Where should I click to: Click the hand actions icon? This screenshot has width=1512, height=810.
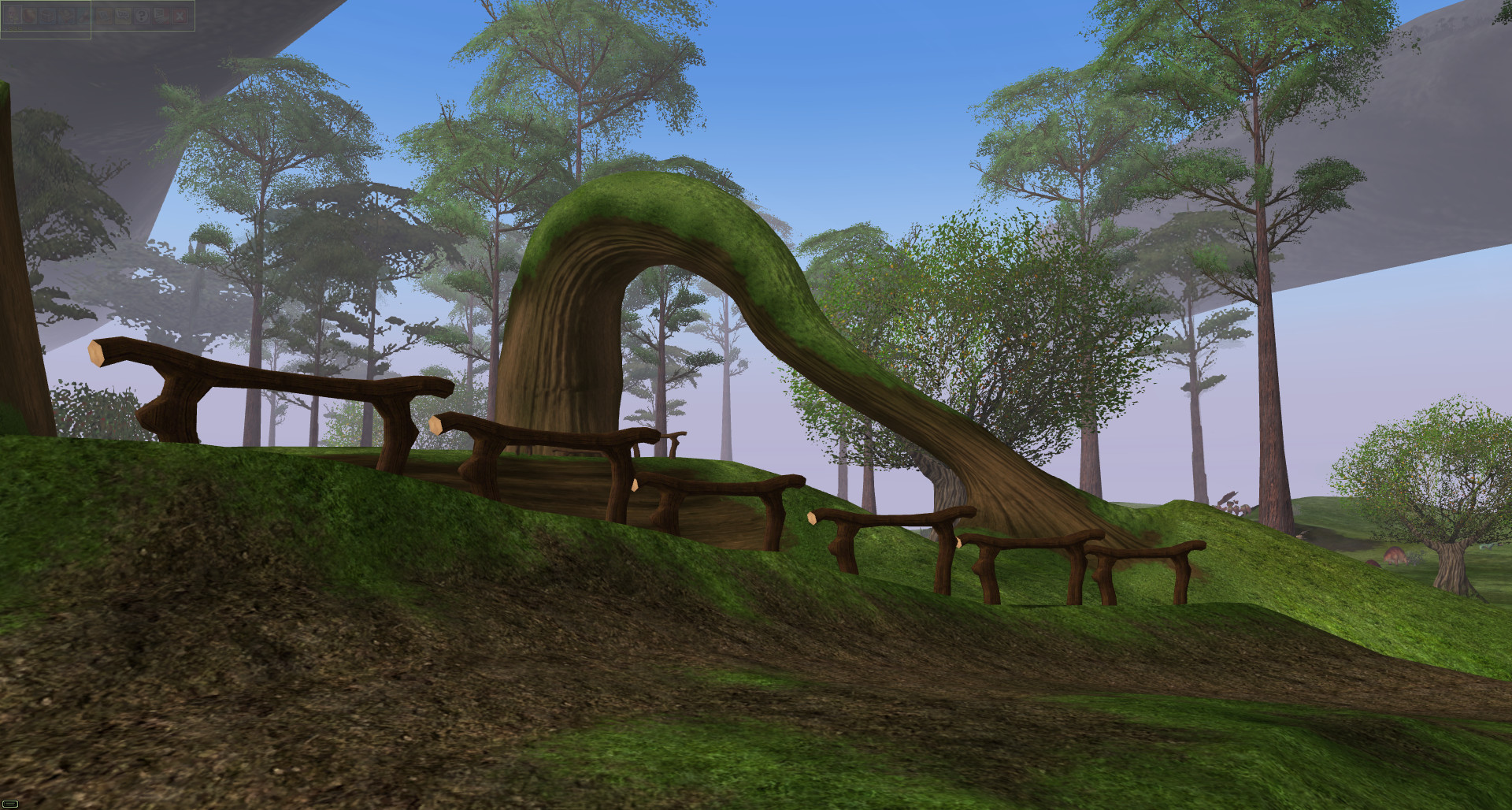click(x=83, y=16)
